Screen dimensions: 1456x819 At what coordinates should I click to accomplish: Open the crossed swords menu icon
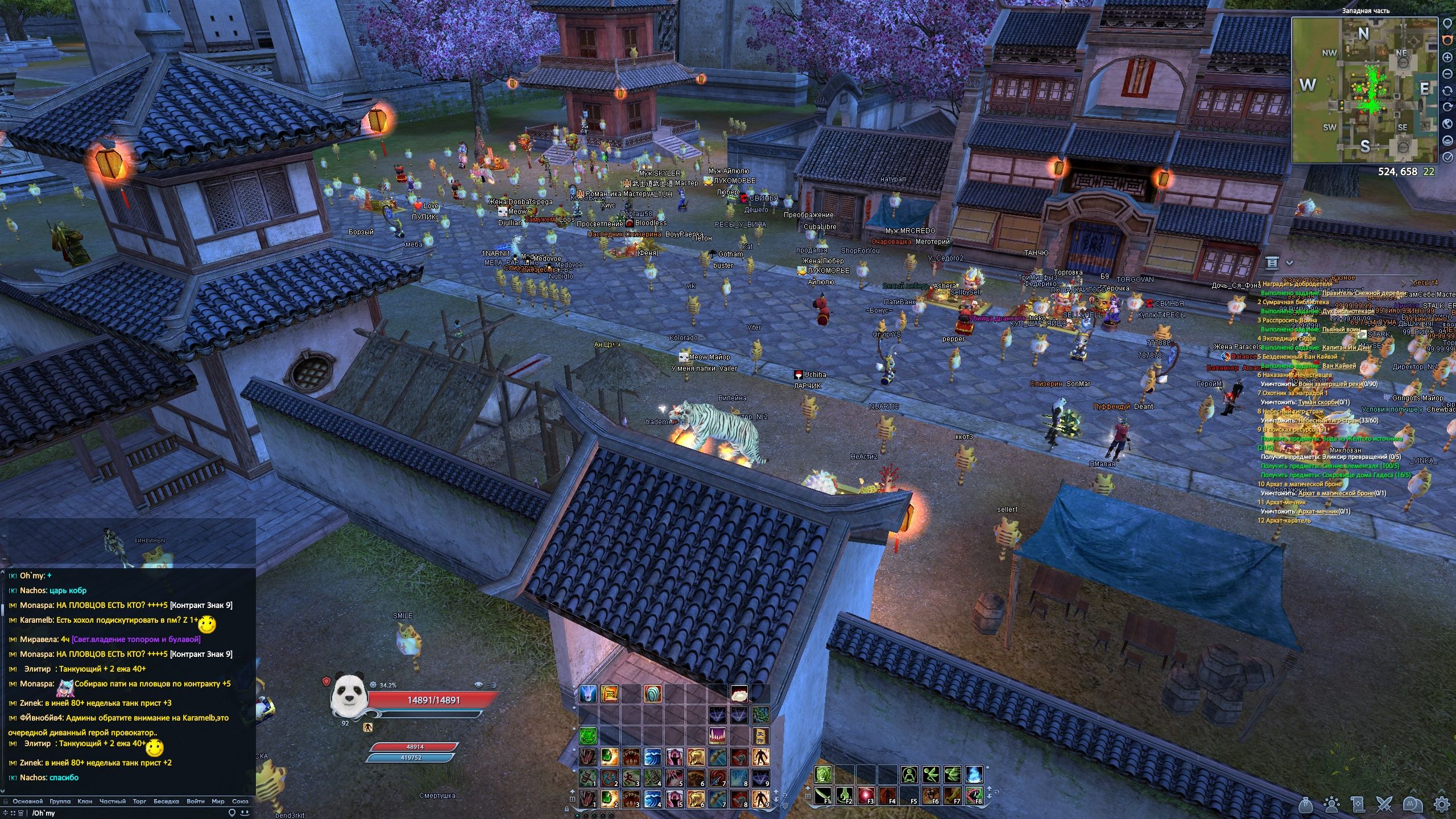(1385, 805)
